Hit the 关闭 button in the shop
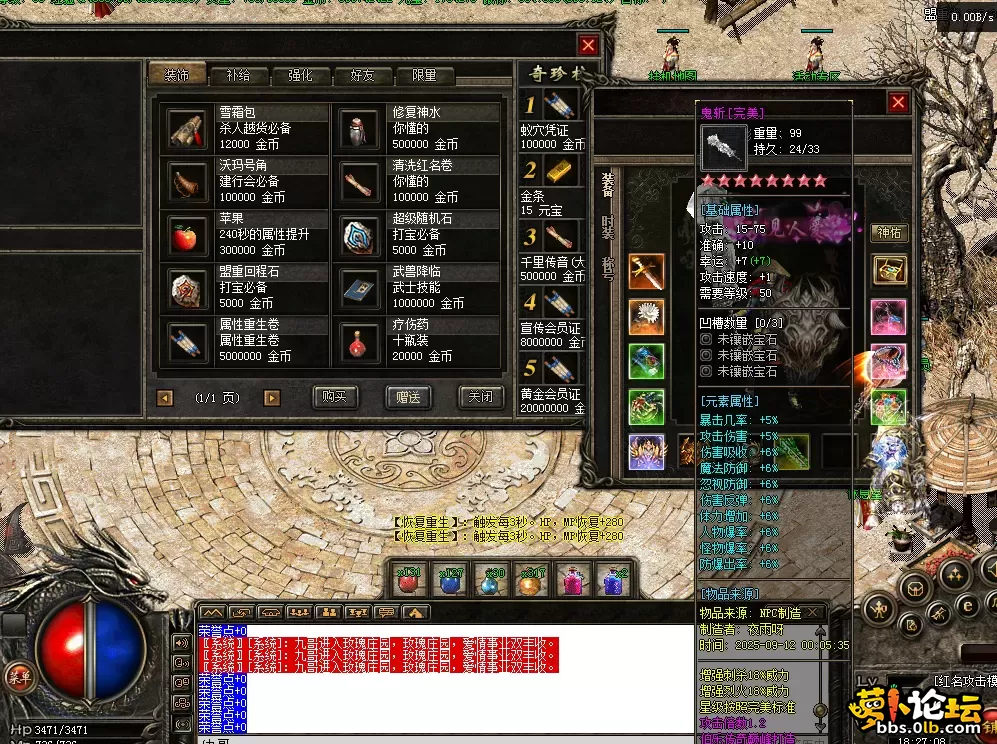Viewport: 997px width, 744px height. coord(480,397)
